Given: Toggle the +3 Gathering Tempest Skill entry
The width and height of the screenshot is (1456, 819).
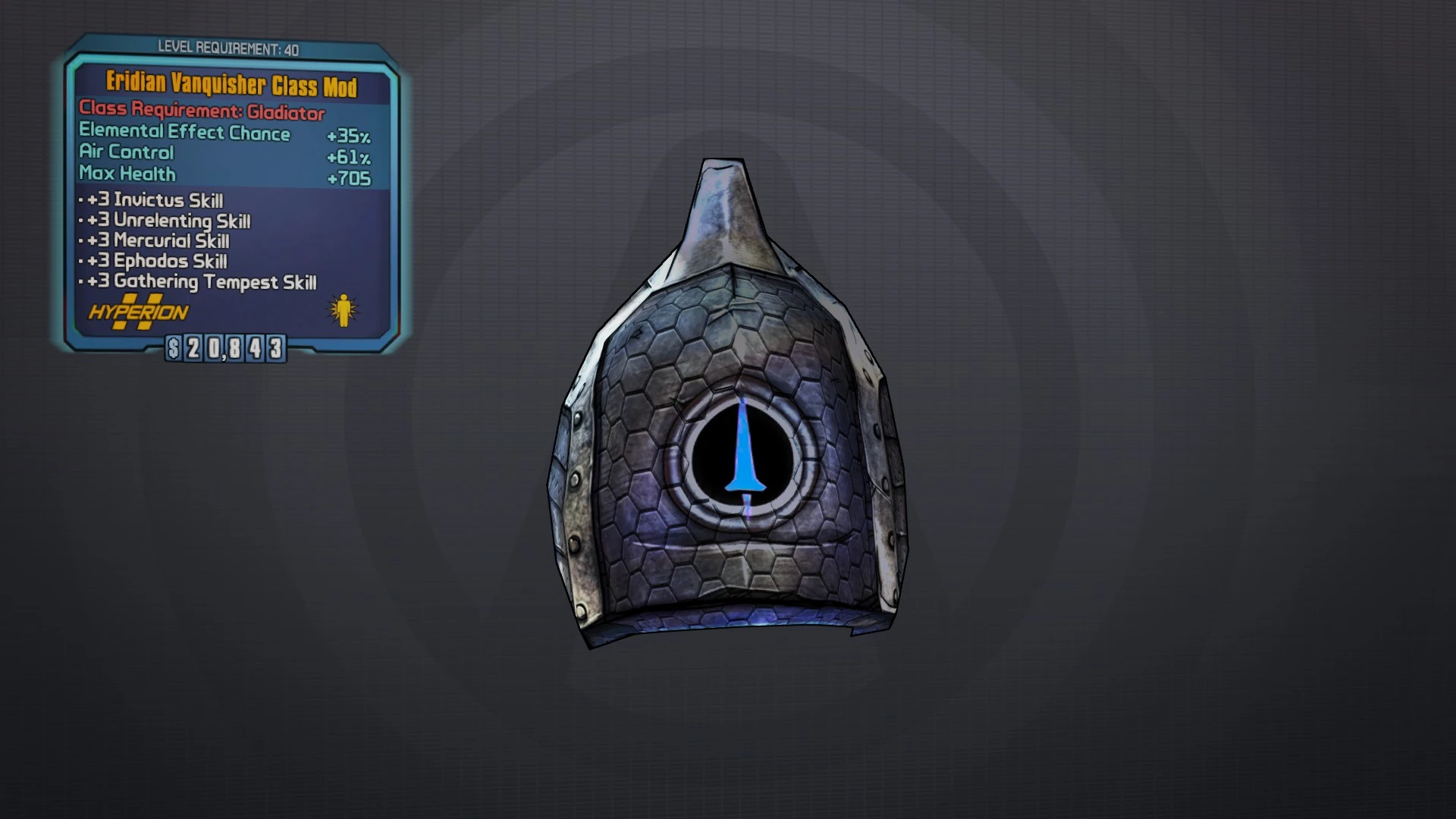Looking at the screenshot, I should 200,282.
